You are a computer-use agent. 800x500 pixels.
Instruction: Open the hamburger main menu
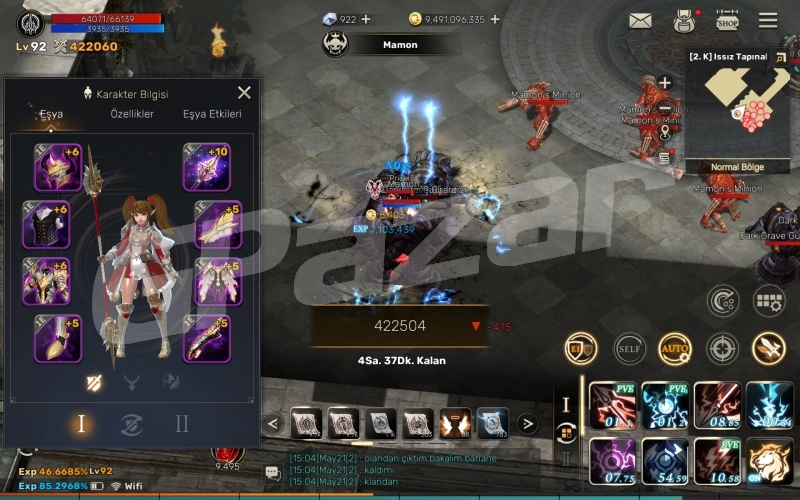point(768,20)
